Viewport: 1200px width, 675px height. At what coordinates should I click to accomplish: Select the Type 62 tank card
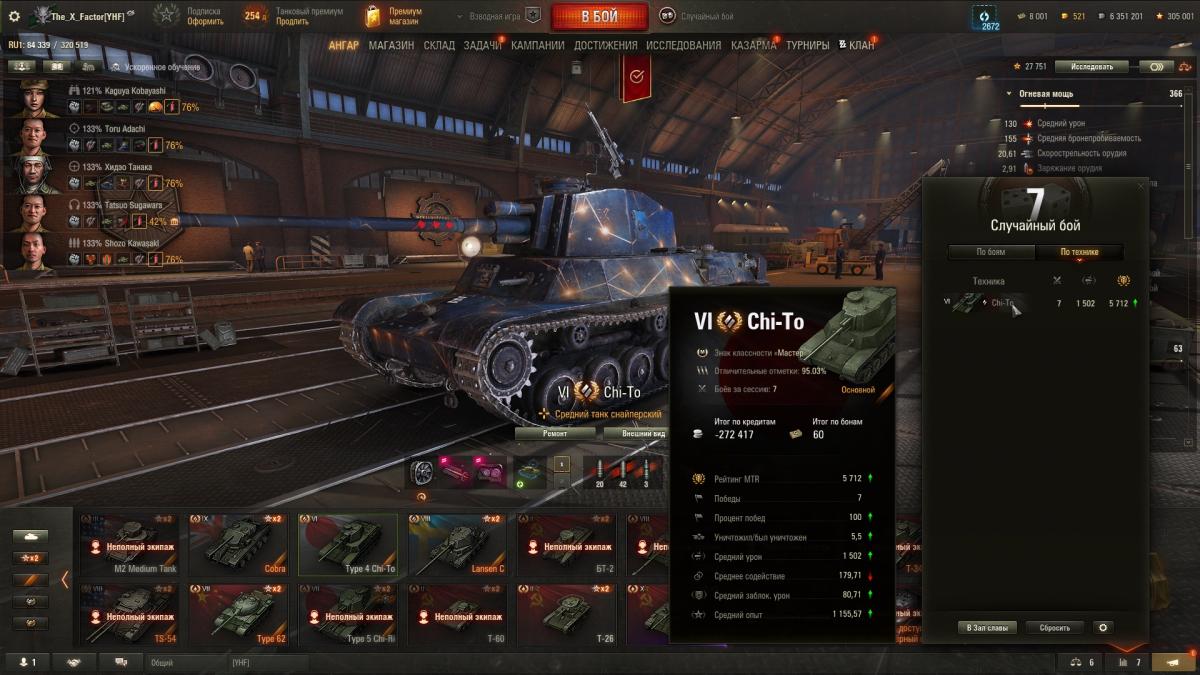[240, 615]
